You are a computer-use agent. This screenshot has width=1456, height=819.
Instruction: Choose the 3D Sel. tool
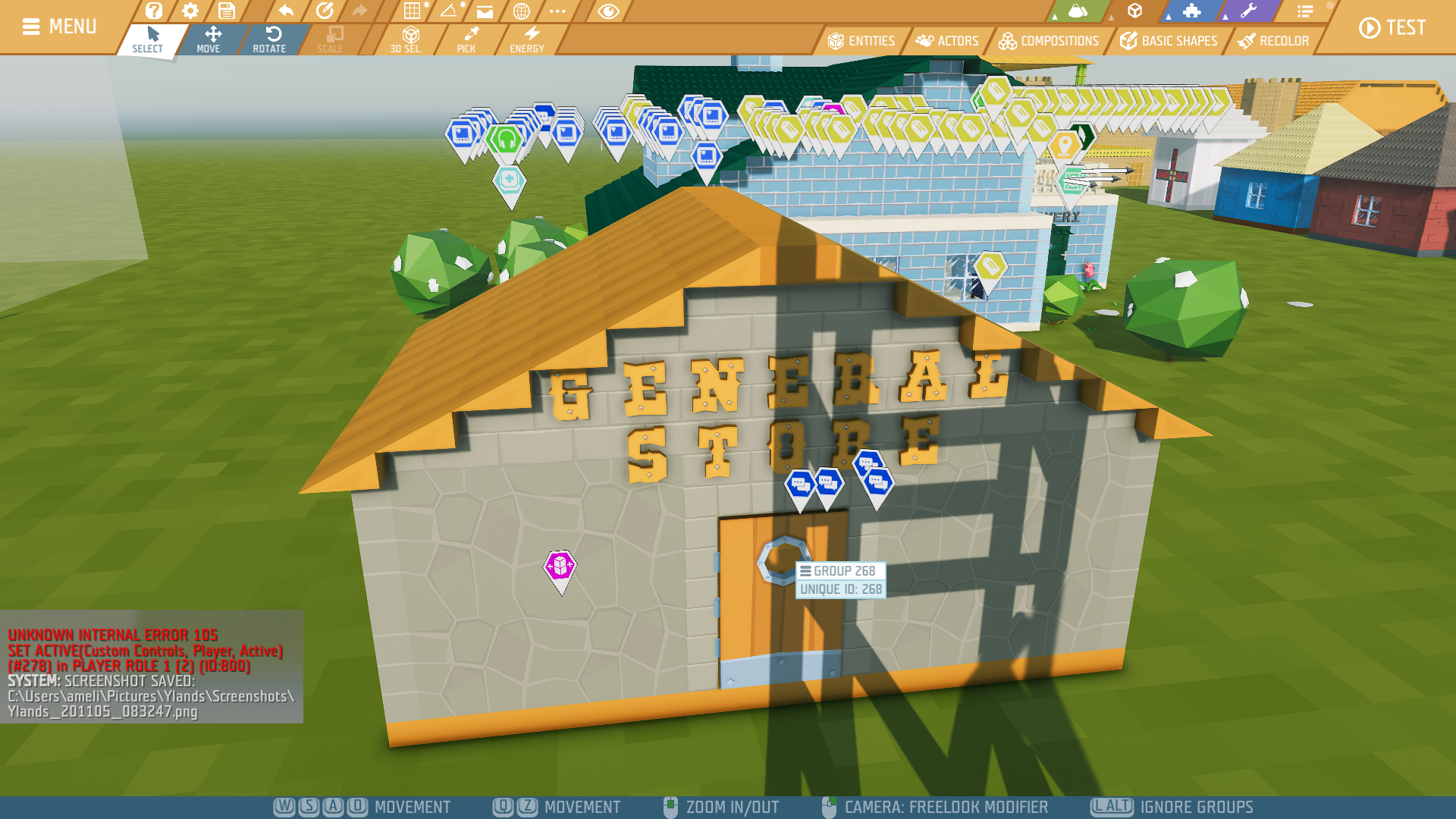point(406,39)
